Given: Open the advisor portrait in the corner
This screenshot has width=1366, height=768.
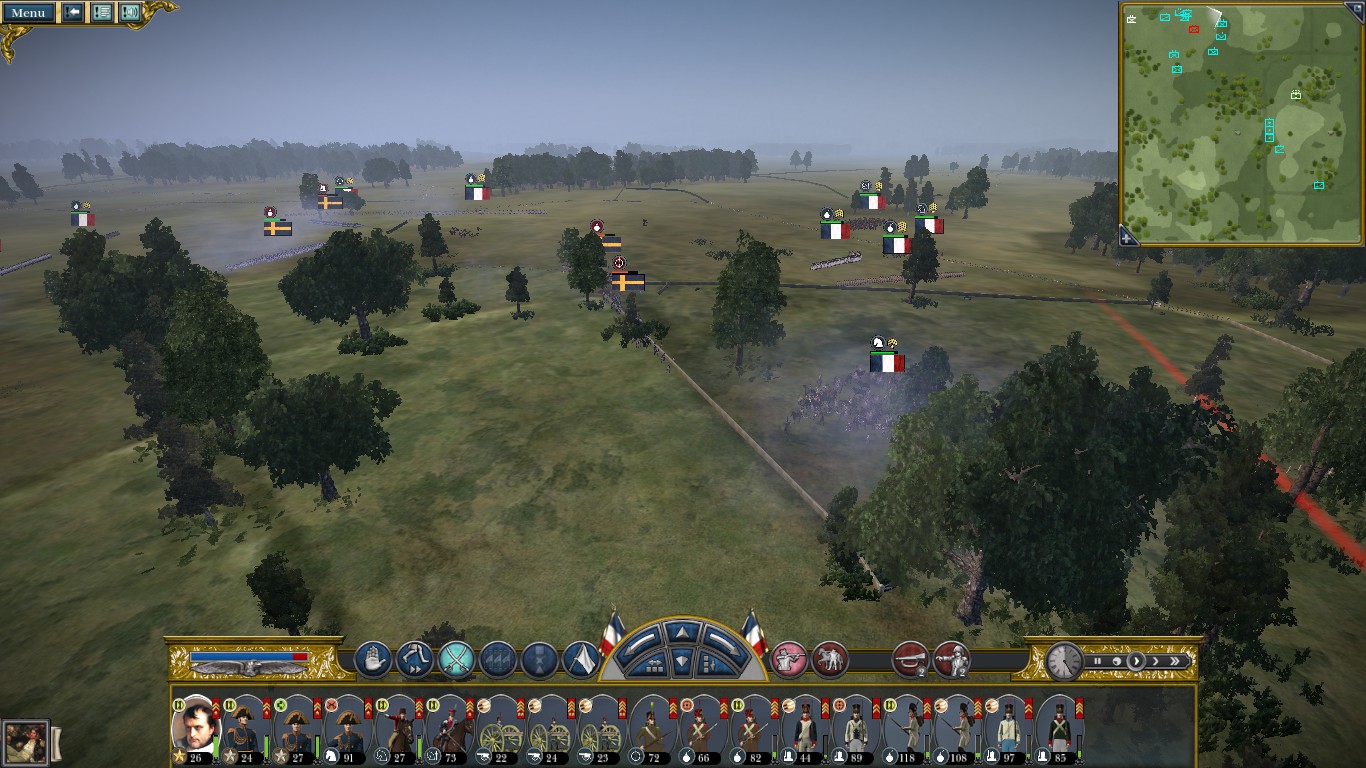Looking at the screenshot, I should pyautogui.click(x=25, y=743).
